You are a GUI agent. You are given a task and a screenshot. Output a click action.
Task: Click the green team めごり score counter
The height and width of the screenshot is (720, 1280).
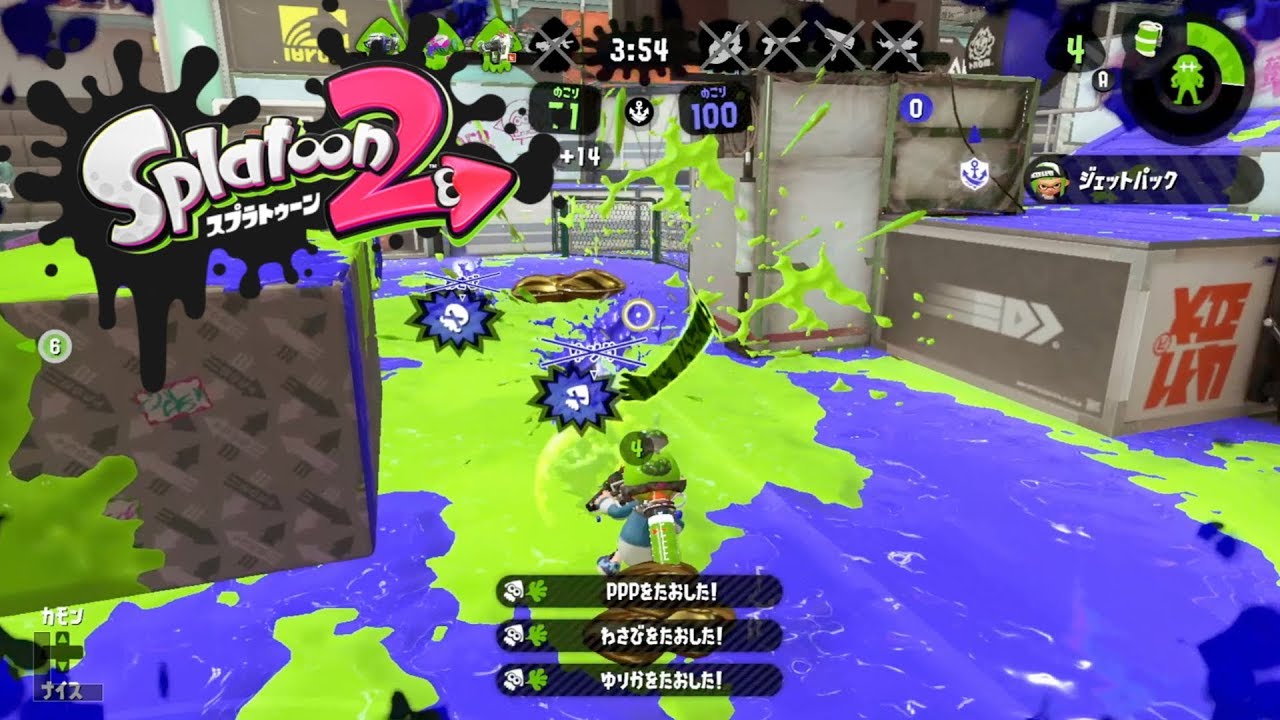(x=566, y=112)
